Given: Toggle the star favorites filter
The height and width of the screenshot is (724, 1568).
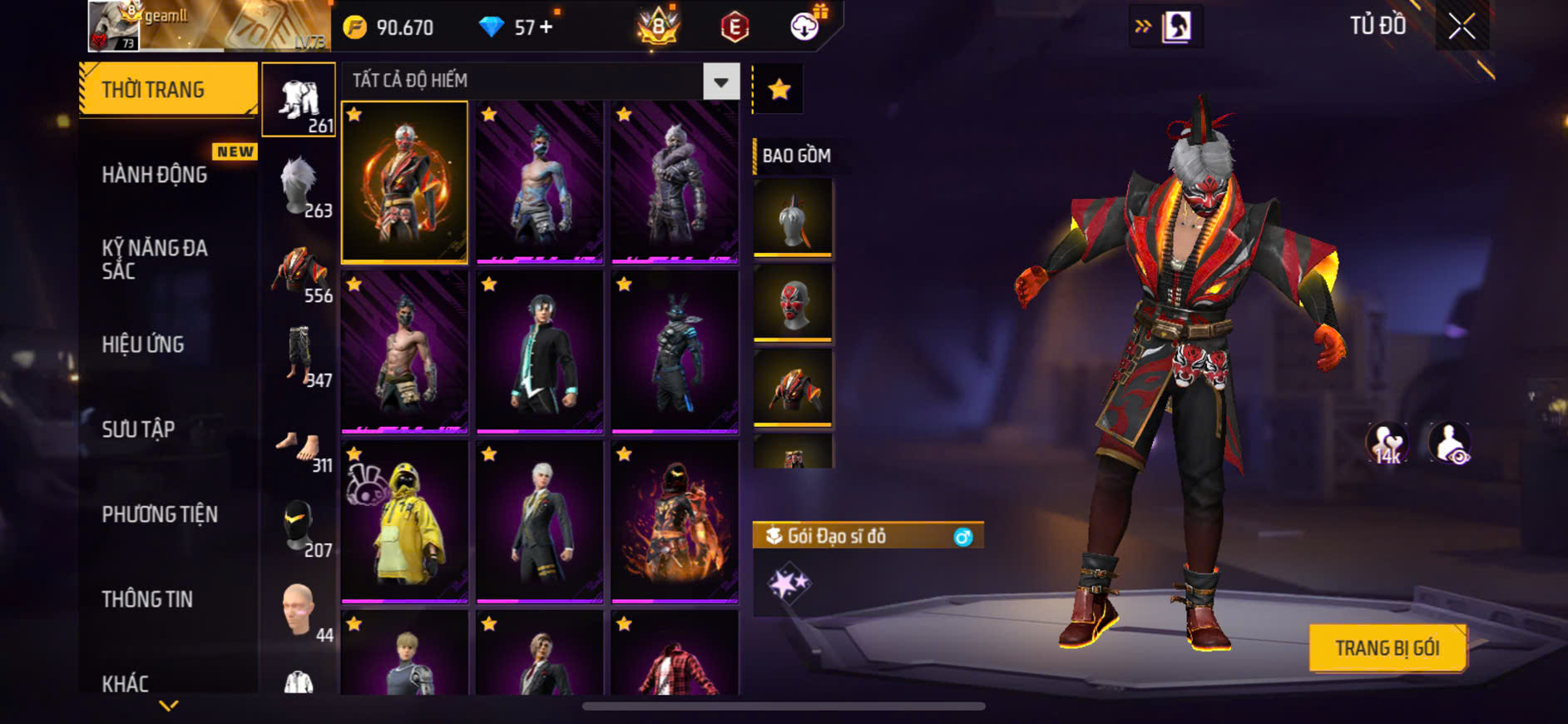Looking at the screenshot, I should pos(779,89).
